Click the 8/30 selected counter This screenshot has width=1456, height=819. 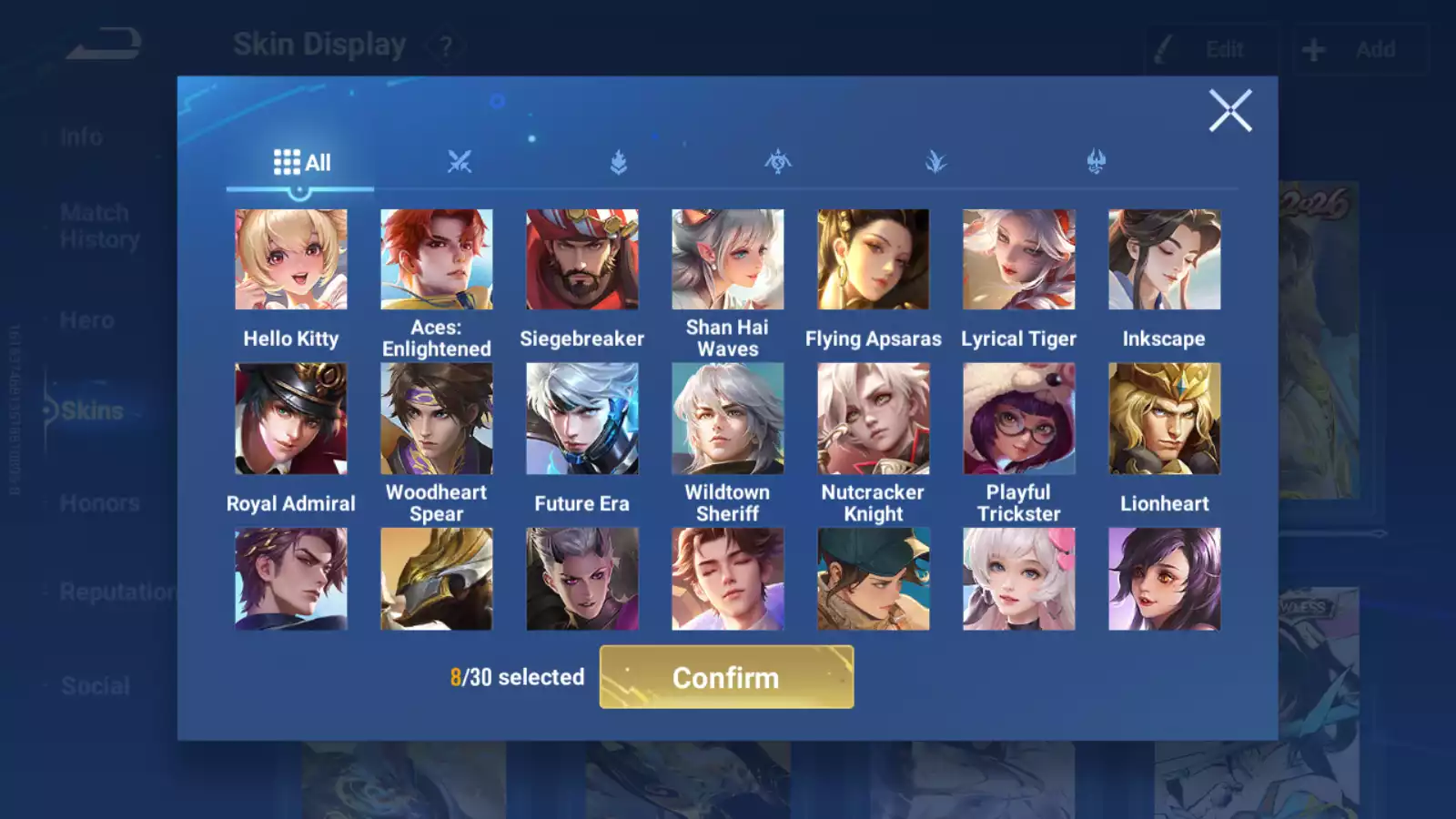coord(517,677)
